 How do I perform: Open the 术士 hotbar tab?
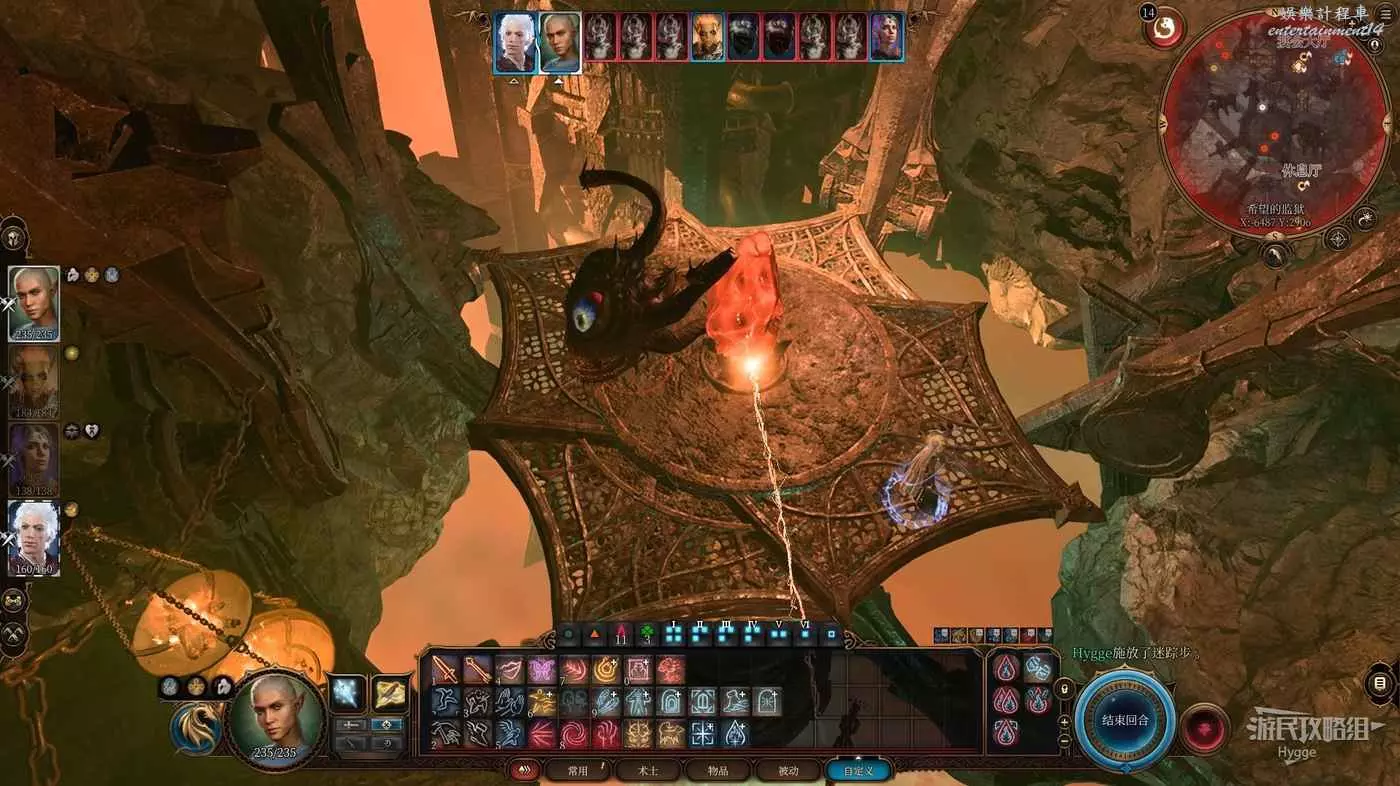click(x=649, y=771)
